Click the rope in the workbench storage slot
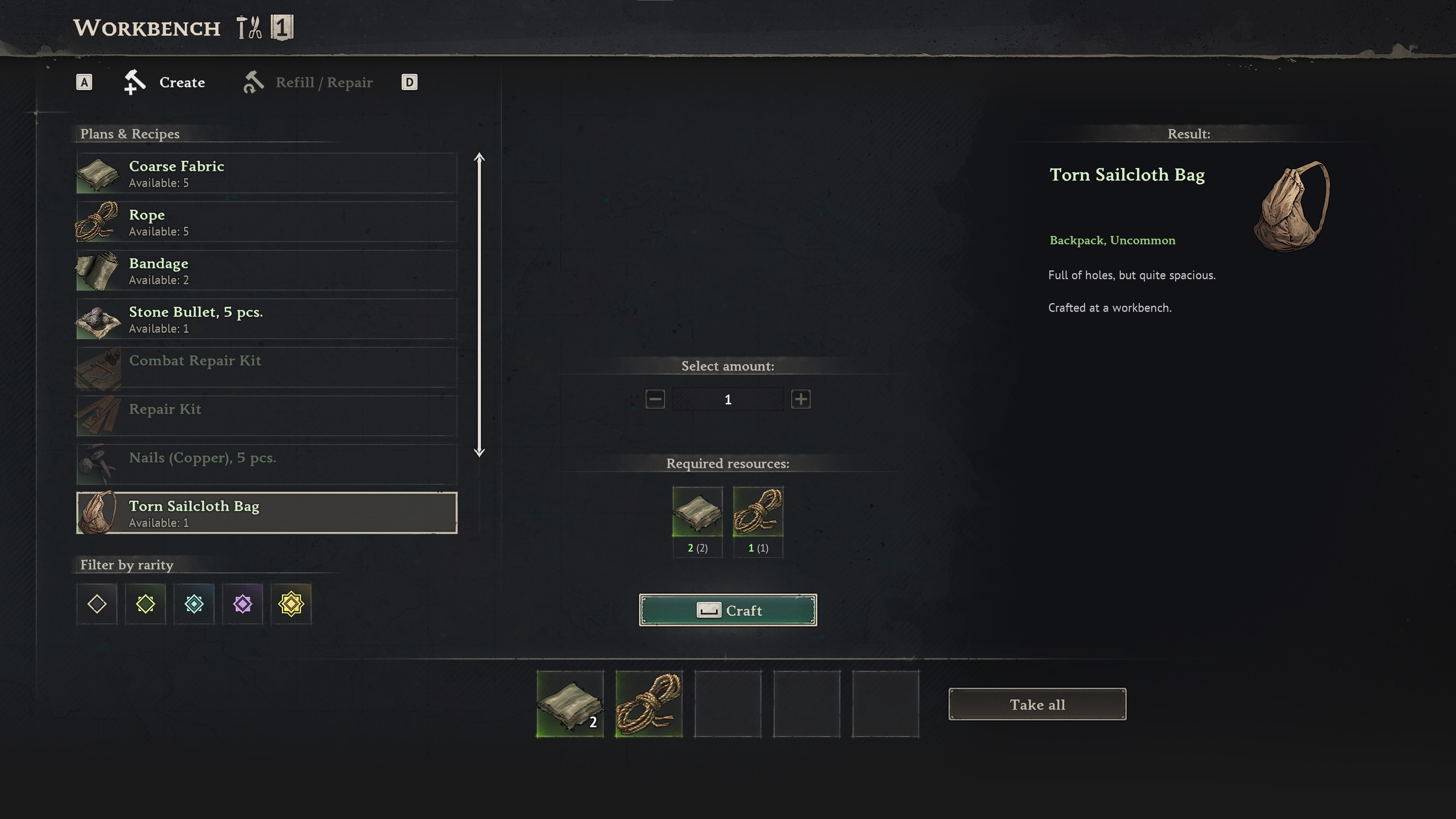 tap(649, 704)
